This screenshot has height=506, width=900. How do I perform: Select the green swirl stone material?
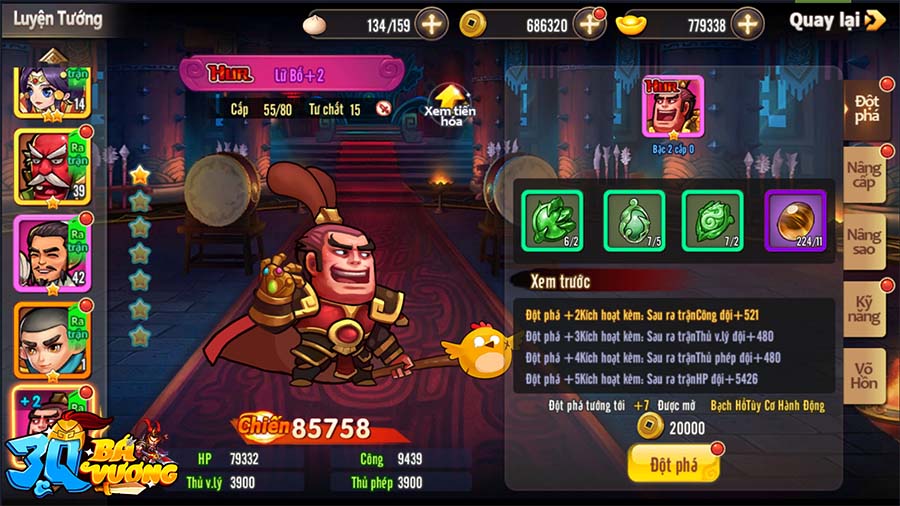pyautogui.click(x=712, y=220)
